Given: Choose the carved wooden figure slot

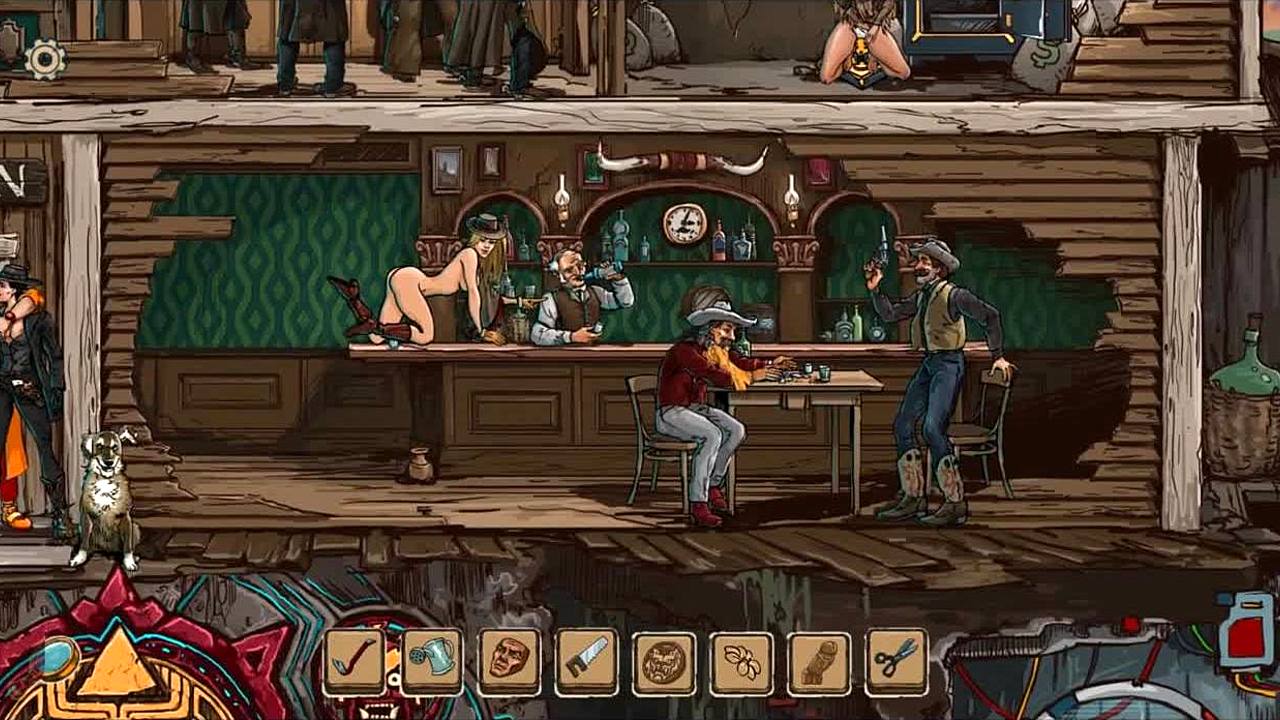Looking at the screenshot, I should click(819, 662).
